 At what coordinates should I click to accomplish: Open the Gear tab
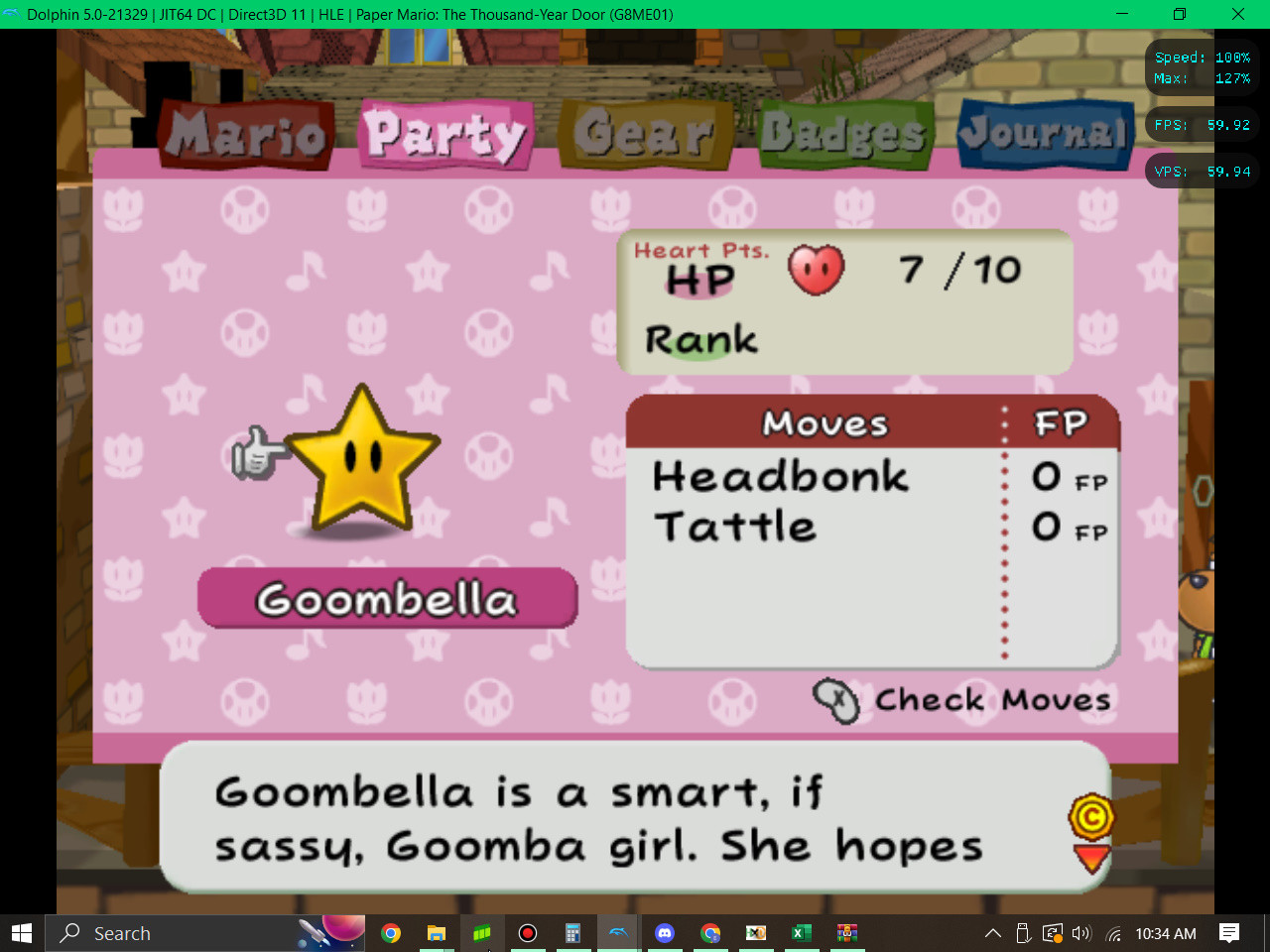tap(645, 132)
